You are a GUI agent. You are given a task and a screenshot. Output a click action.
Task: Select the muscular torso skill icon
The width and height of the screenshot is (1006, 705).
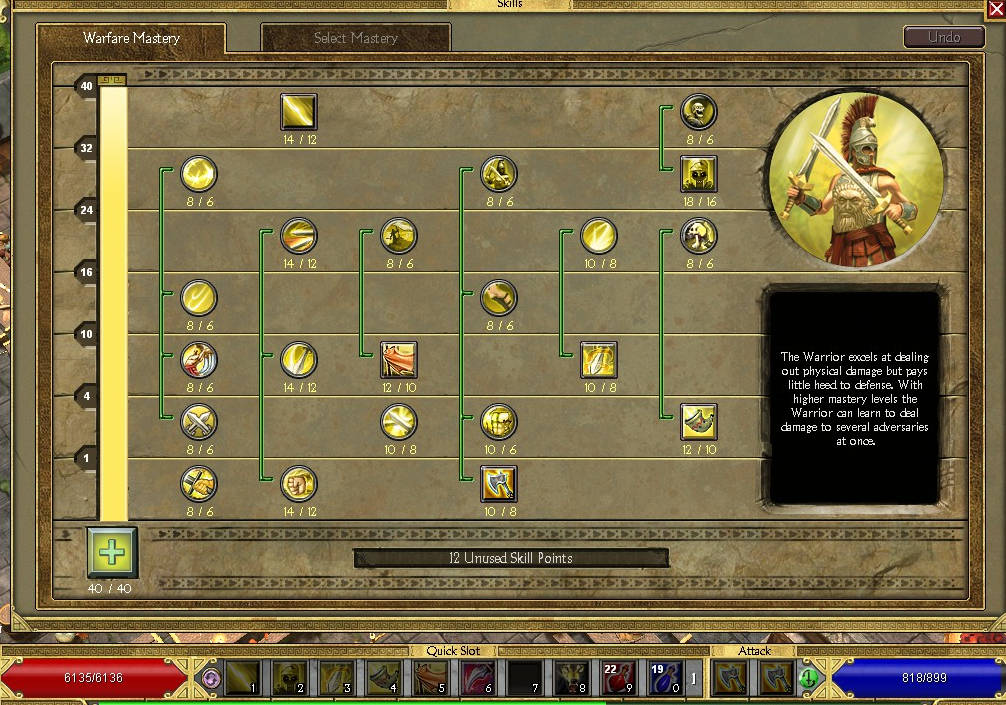pos(498,422)
